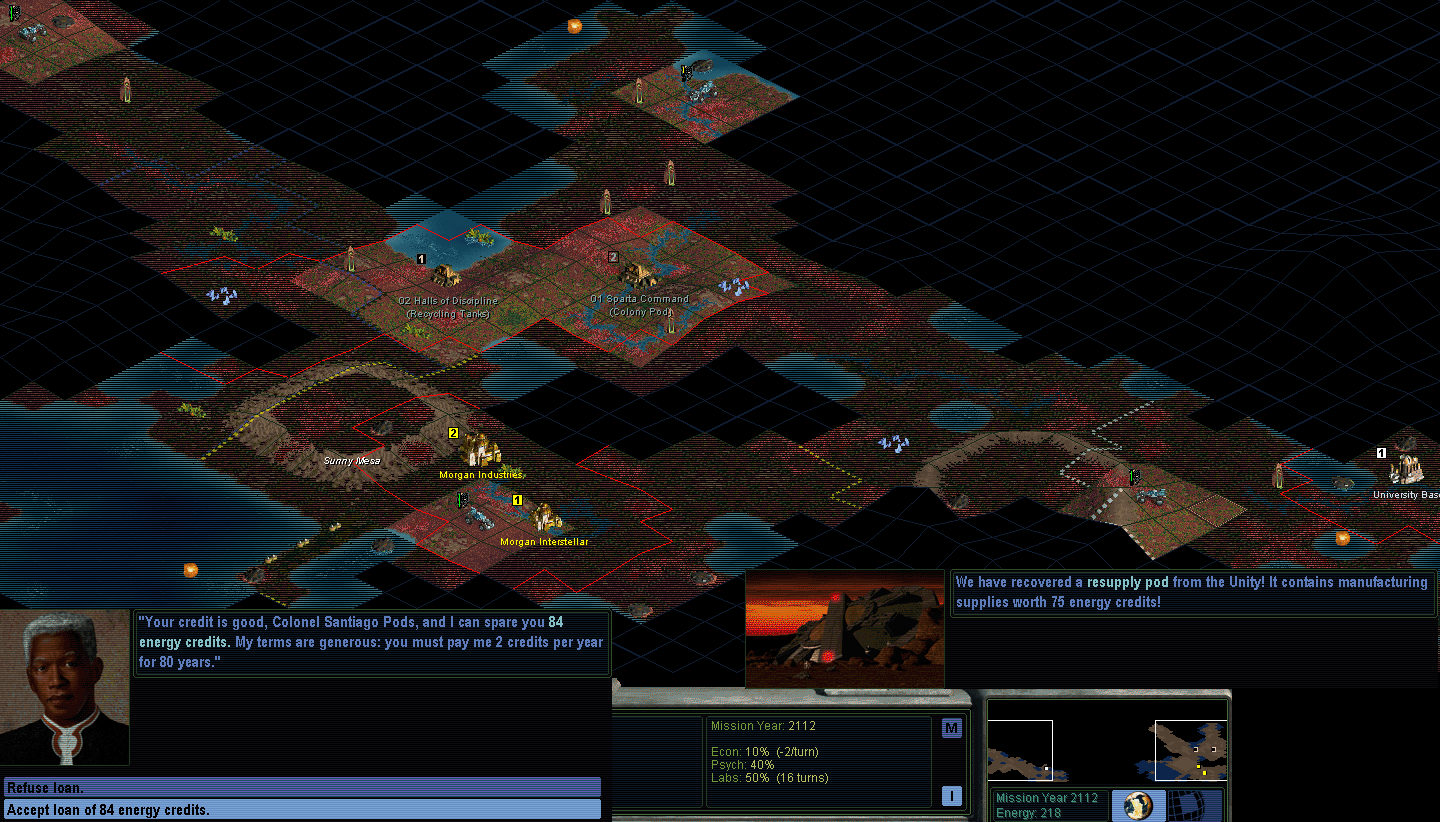Click the M button on info panel

pos(951,729)
